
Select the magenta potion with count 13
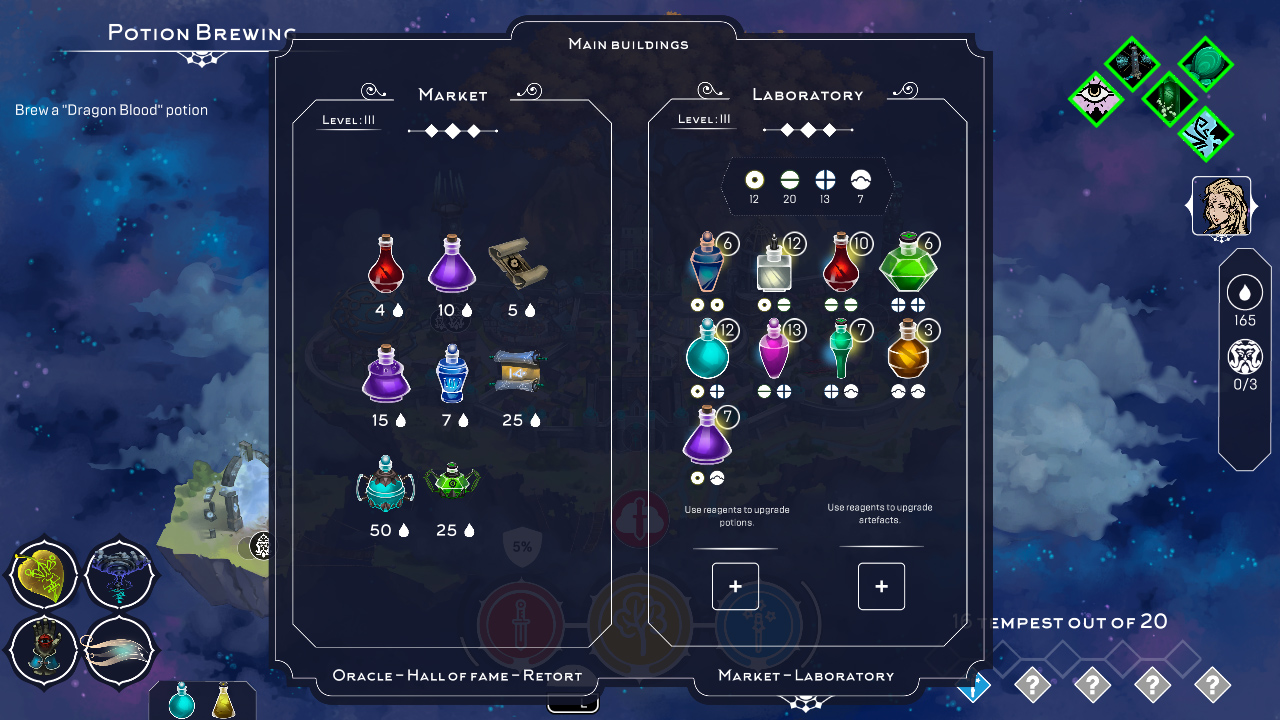[x=775, y=355]
